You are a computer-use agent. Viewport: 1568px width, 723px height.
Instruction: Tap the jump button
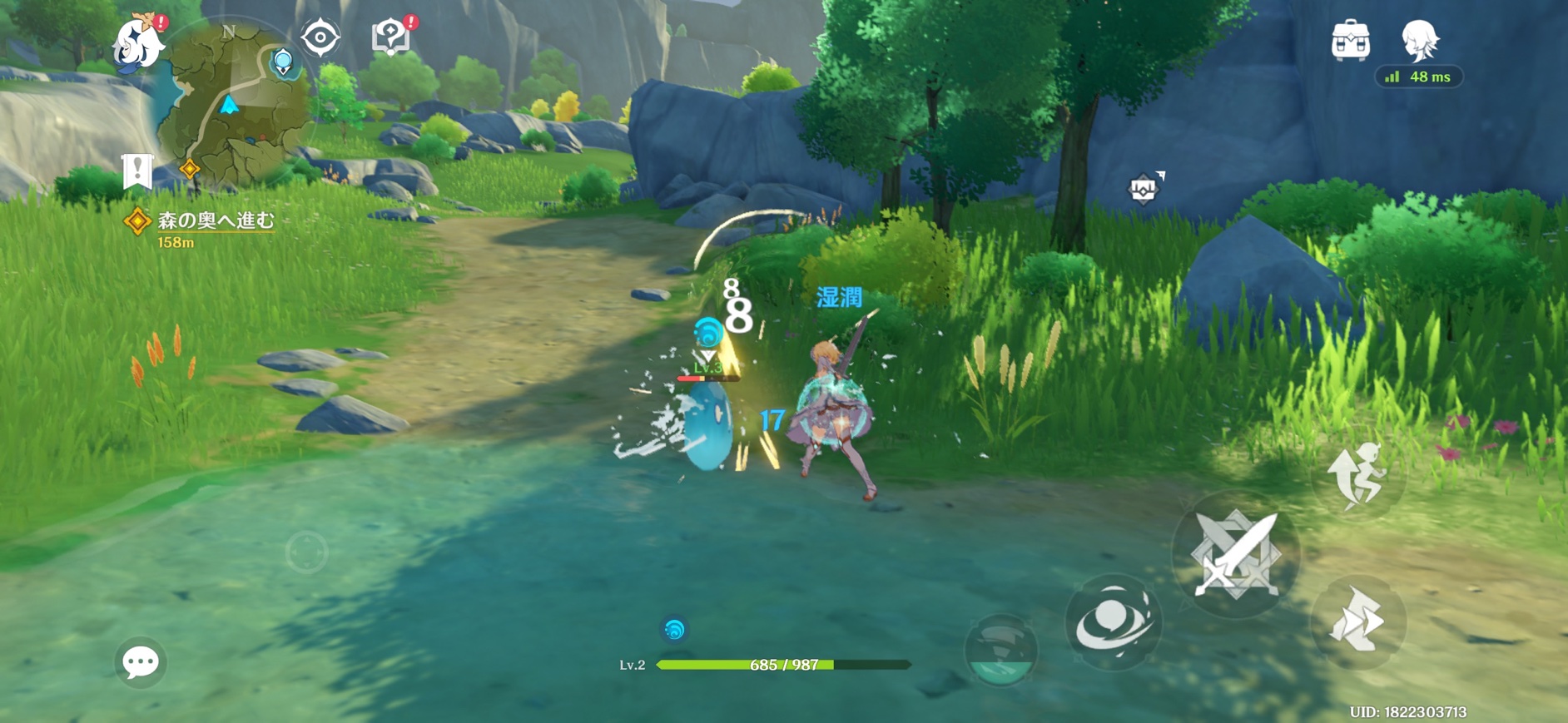pyautogui.click(x=1358, y=475)
